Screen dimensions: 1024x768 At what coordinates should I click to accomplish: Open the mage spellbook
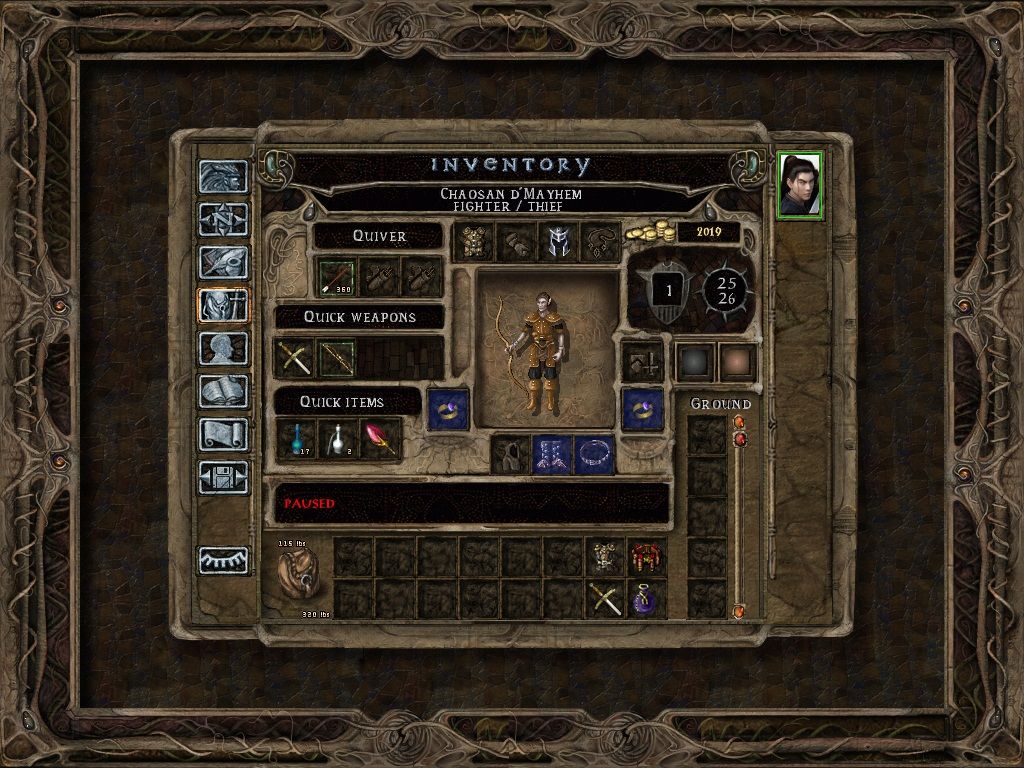pos(223,391)
